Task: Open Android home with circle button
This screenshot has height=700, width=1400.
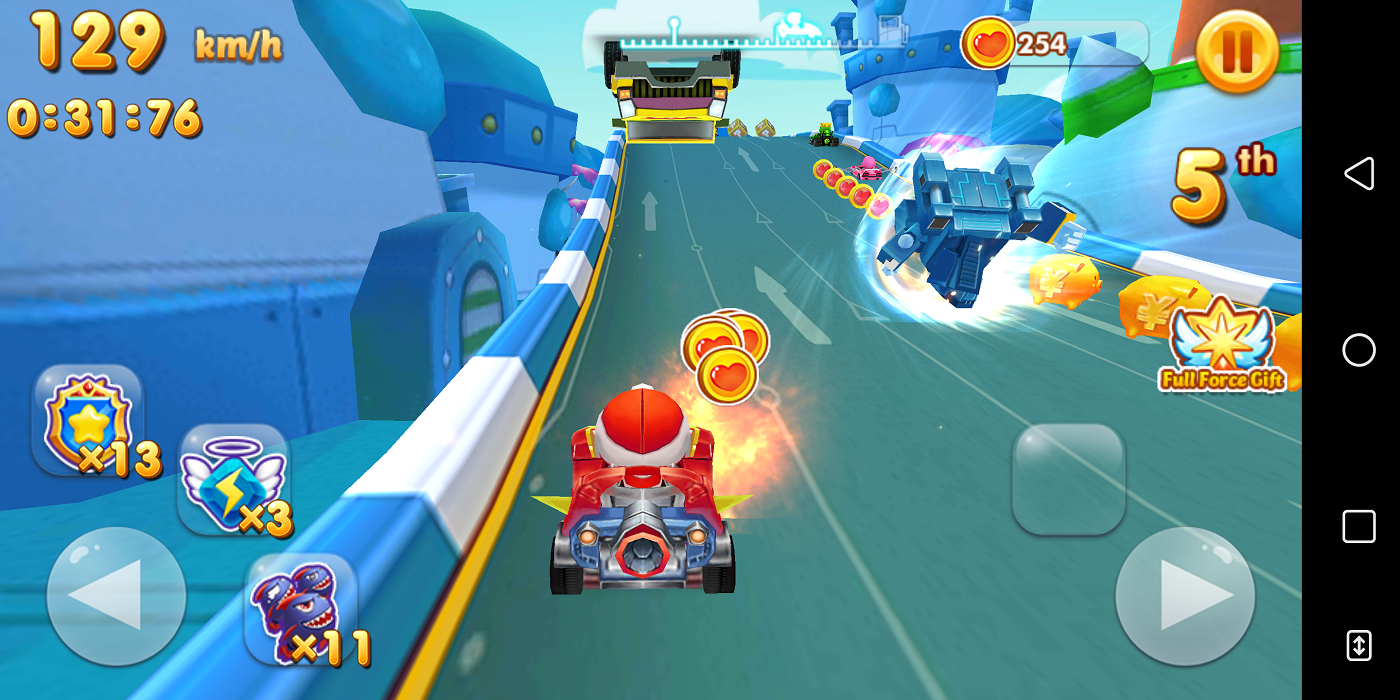Action: click(1358, 350)
